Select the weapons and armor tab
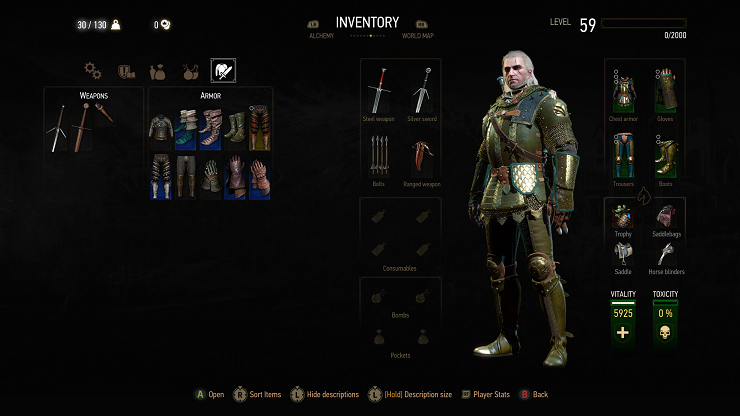 point(223,71)
